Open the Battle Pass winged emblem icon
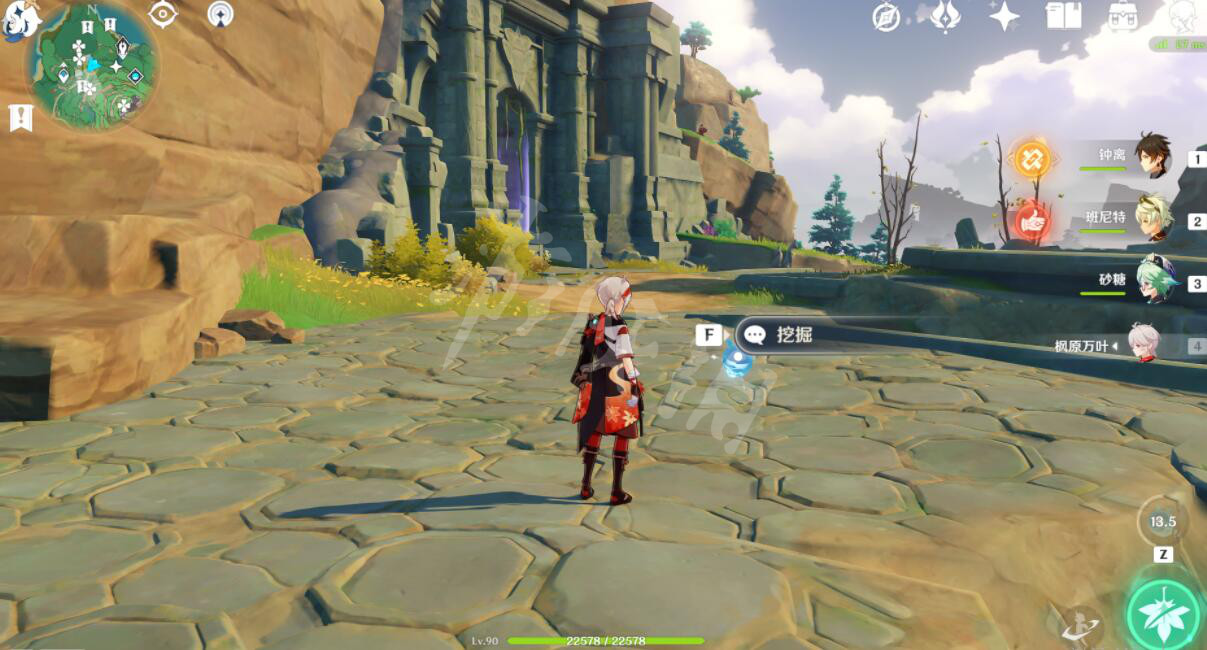The width and height of the screenshot is (1207, 650). [x=945, y=16]
